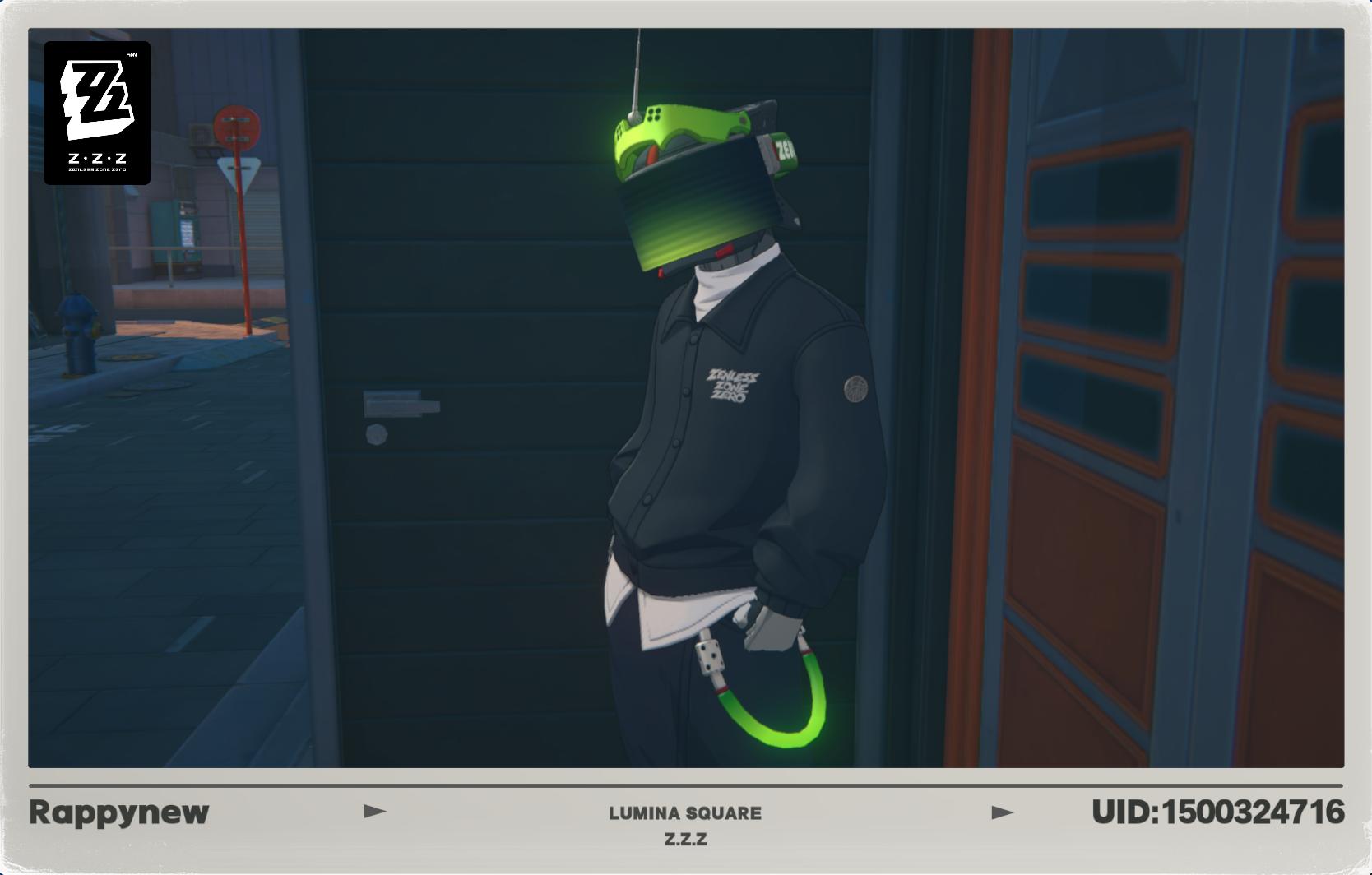This screenshot has height=875, width=1372.
Task: Expand using the arrow before the UID
Action: (1002, 812)
